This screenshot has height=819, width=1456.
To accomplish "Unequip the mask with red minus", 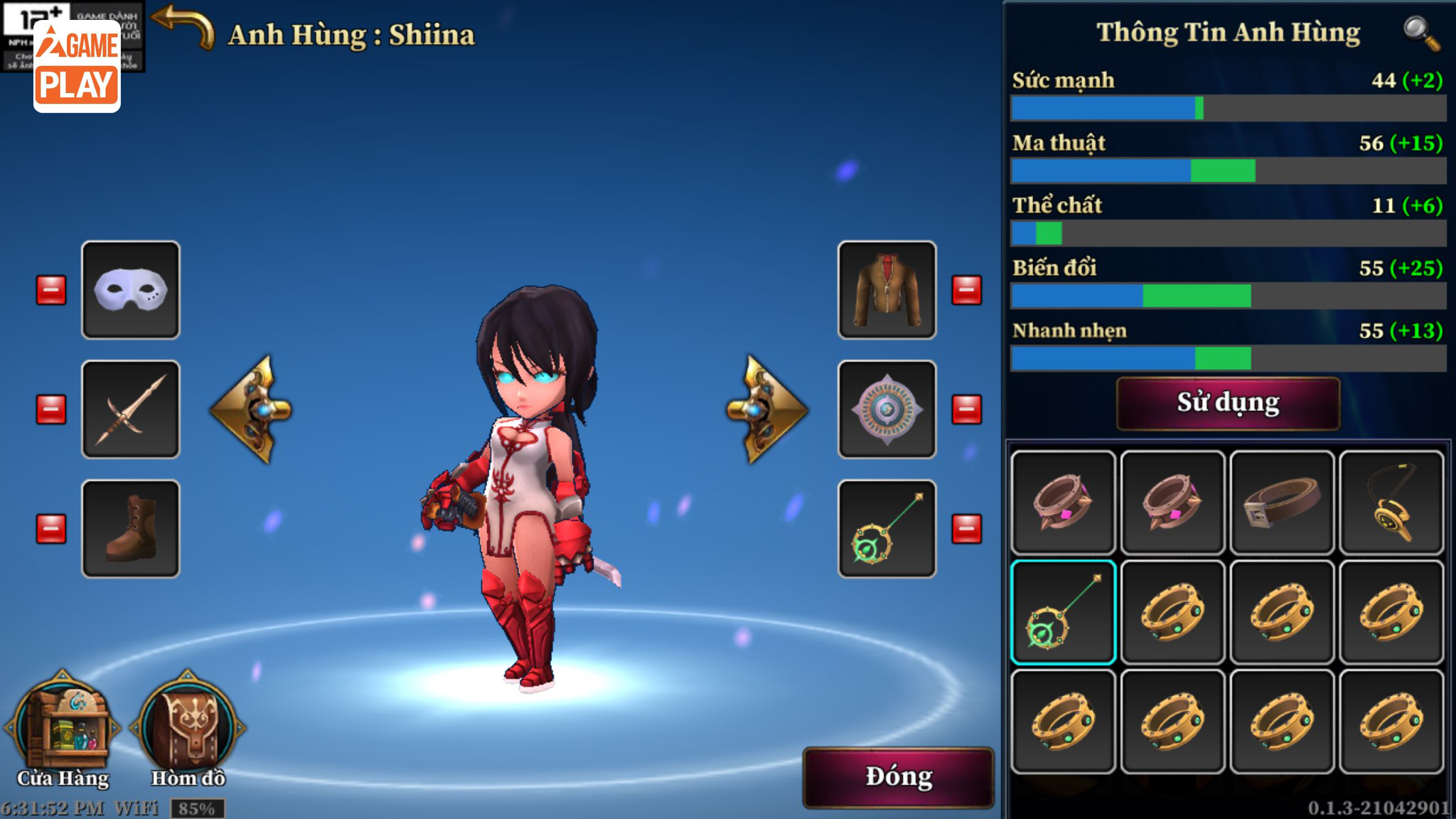I will (x=51, y=290).
